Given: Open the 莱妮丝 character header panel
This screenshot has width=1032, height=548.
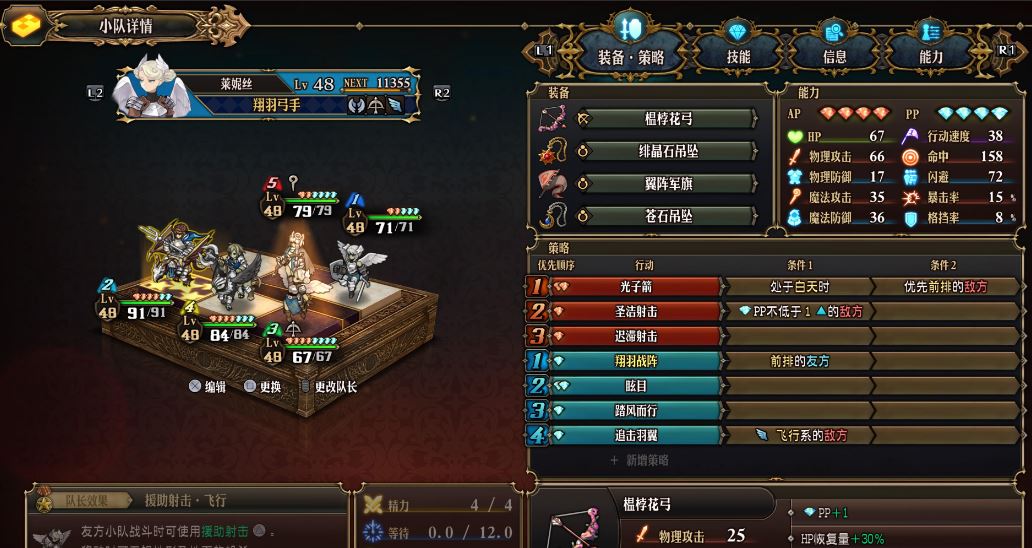Looking at the screenshot, I should coord(266,93).
